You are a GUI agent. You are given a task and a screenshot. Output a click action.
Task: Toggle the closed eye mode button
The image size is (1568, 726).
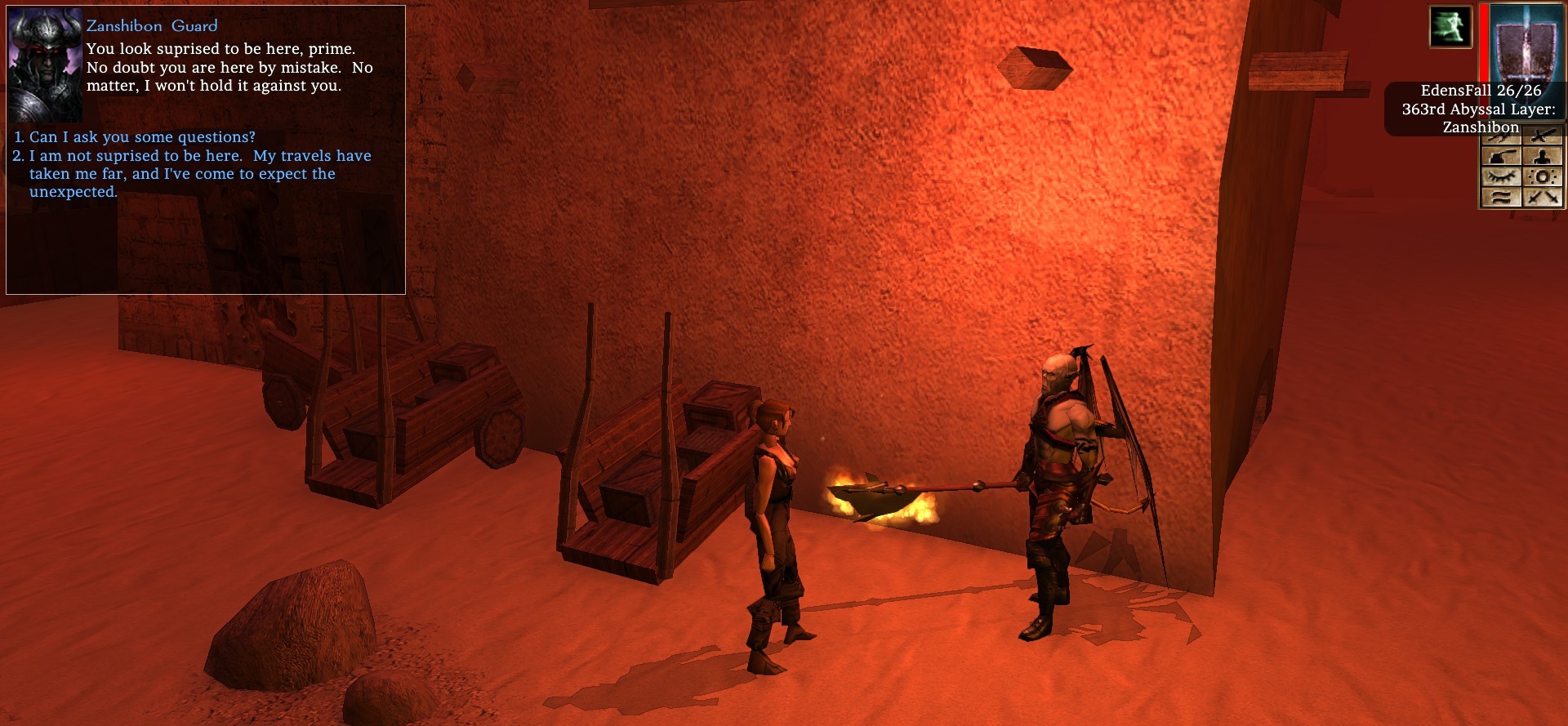(x=1501, y=176)
